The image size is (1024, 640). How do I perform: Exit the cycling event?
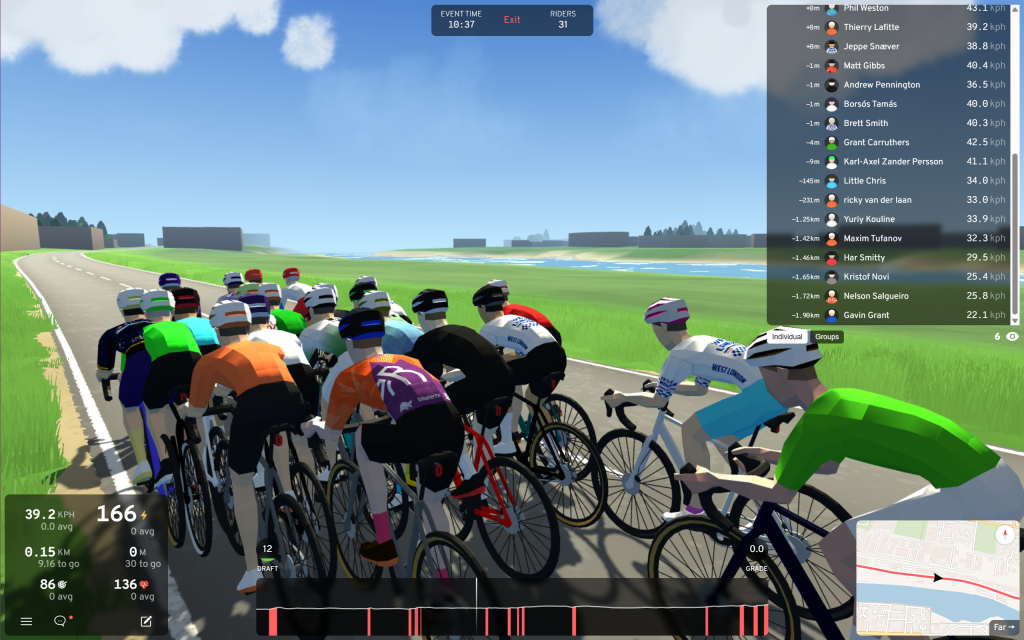tap(512, 20)
